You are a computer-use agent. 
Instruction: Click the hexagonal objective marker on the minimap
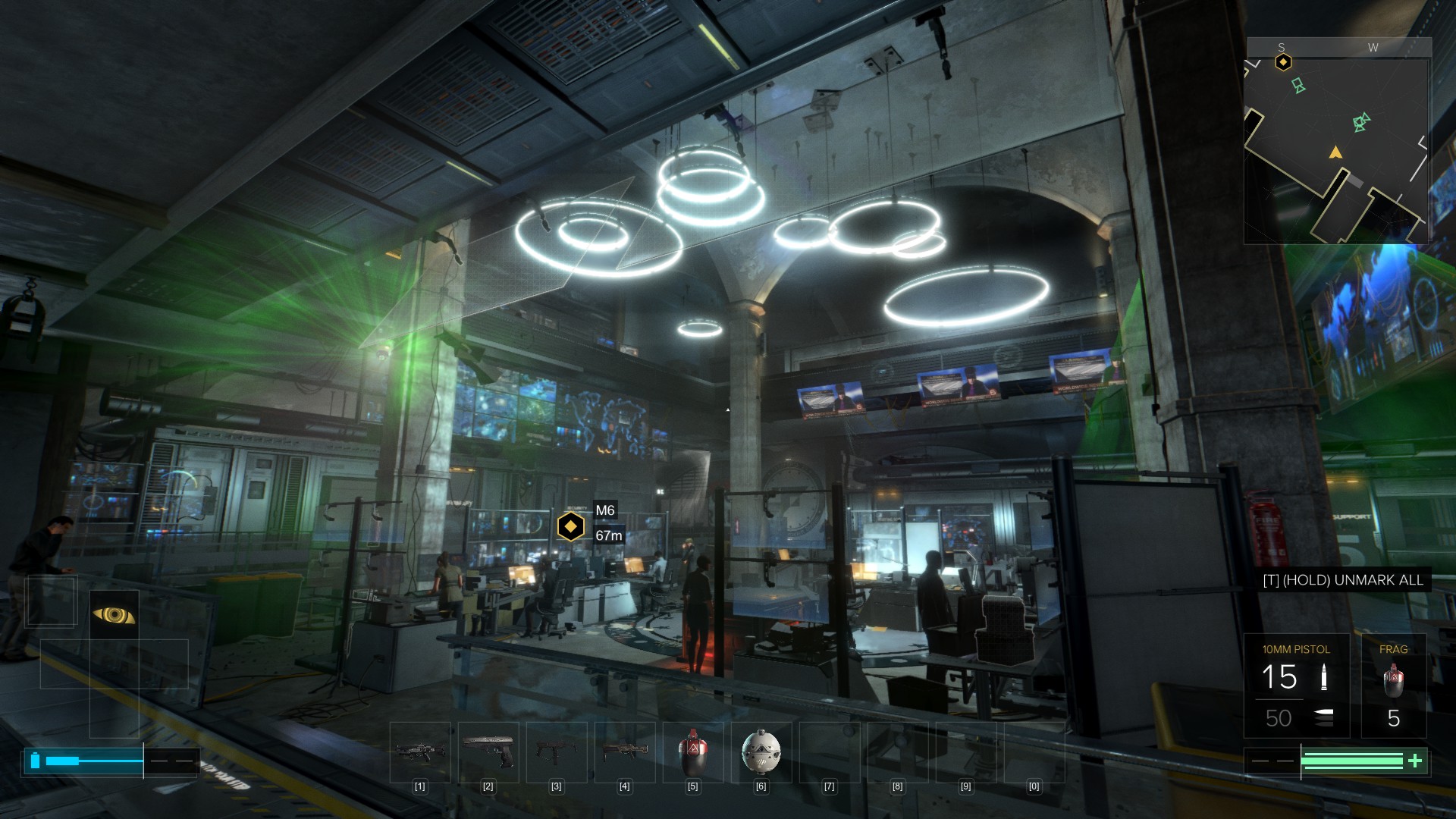coord(1283,62)
